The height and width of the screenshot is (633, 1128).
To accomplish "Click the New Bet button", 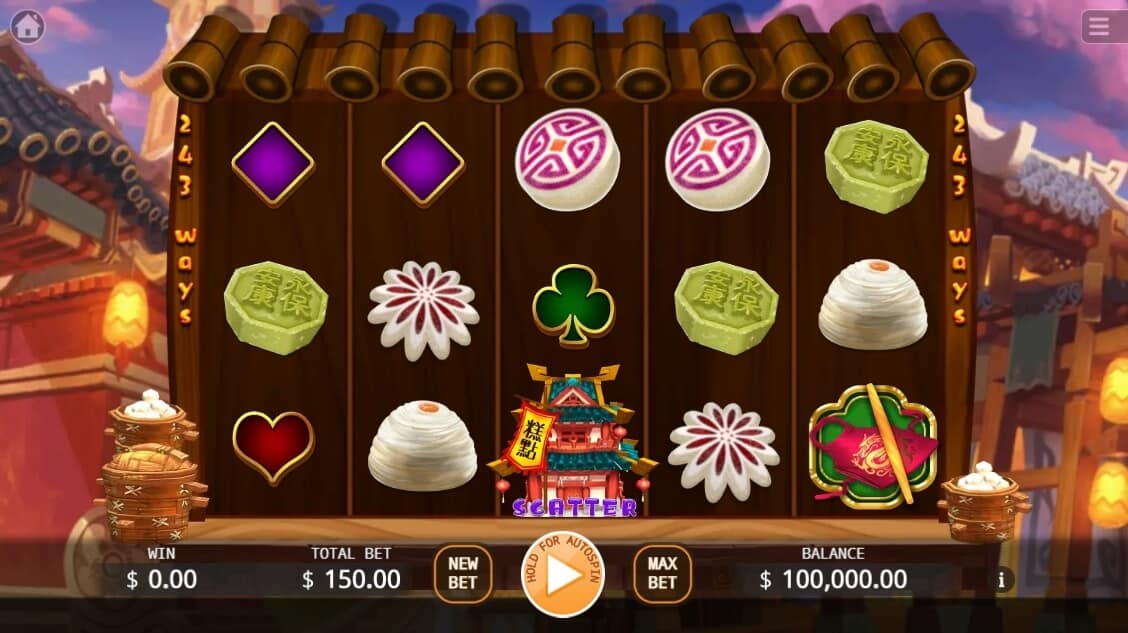I will [x=463, y=574].
